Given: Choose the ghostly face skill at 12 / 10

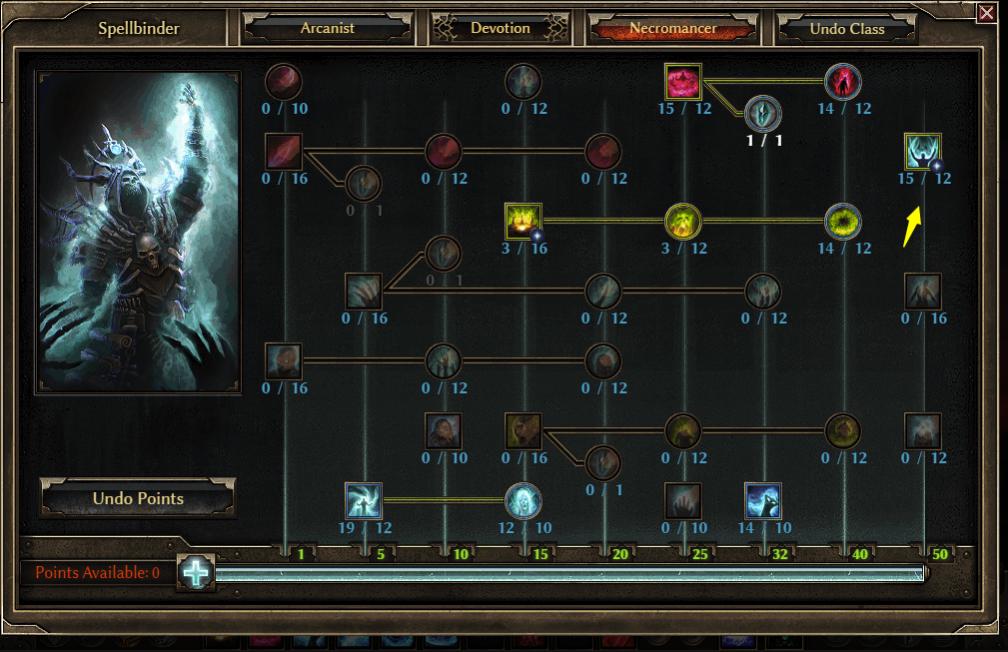Looking at the screenshot, I should (523, 500).
